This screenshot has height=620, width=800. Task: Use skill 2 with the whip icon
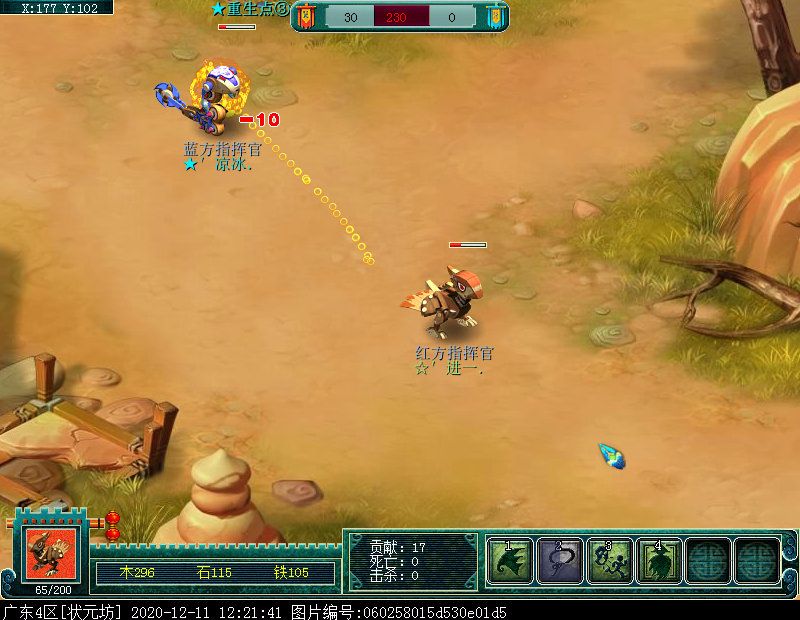(560, 561)
